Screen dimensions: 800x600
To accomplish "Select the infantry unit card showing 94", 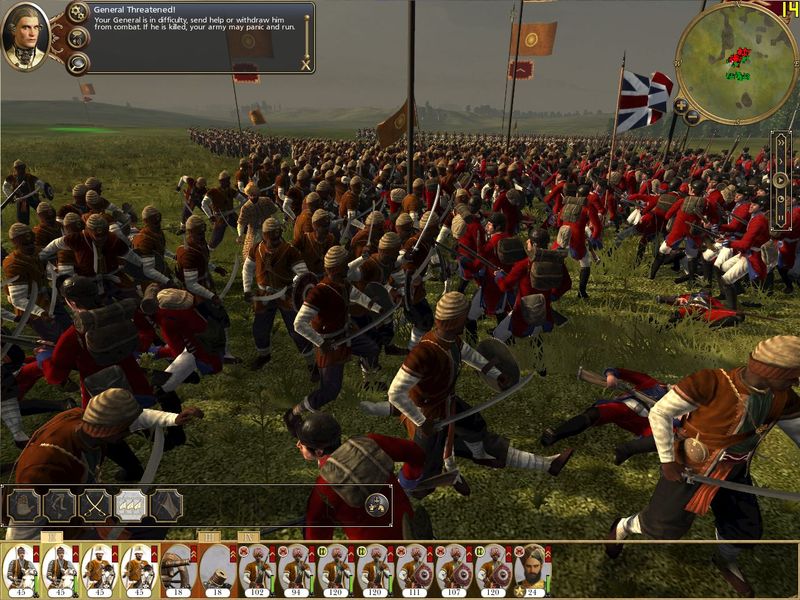I will pos(296,570).
